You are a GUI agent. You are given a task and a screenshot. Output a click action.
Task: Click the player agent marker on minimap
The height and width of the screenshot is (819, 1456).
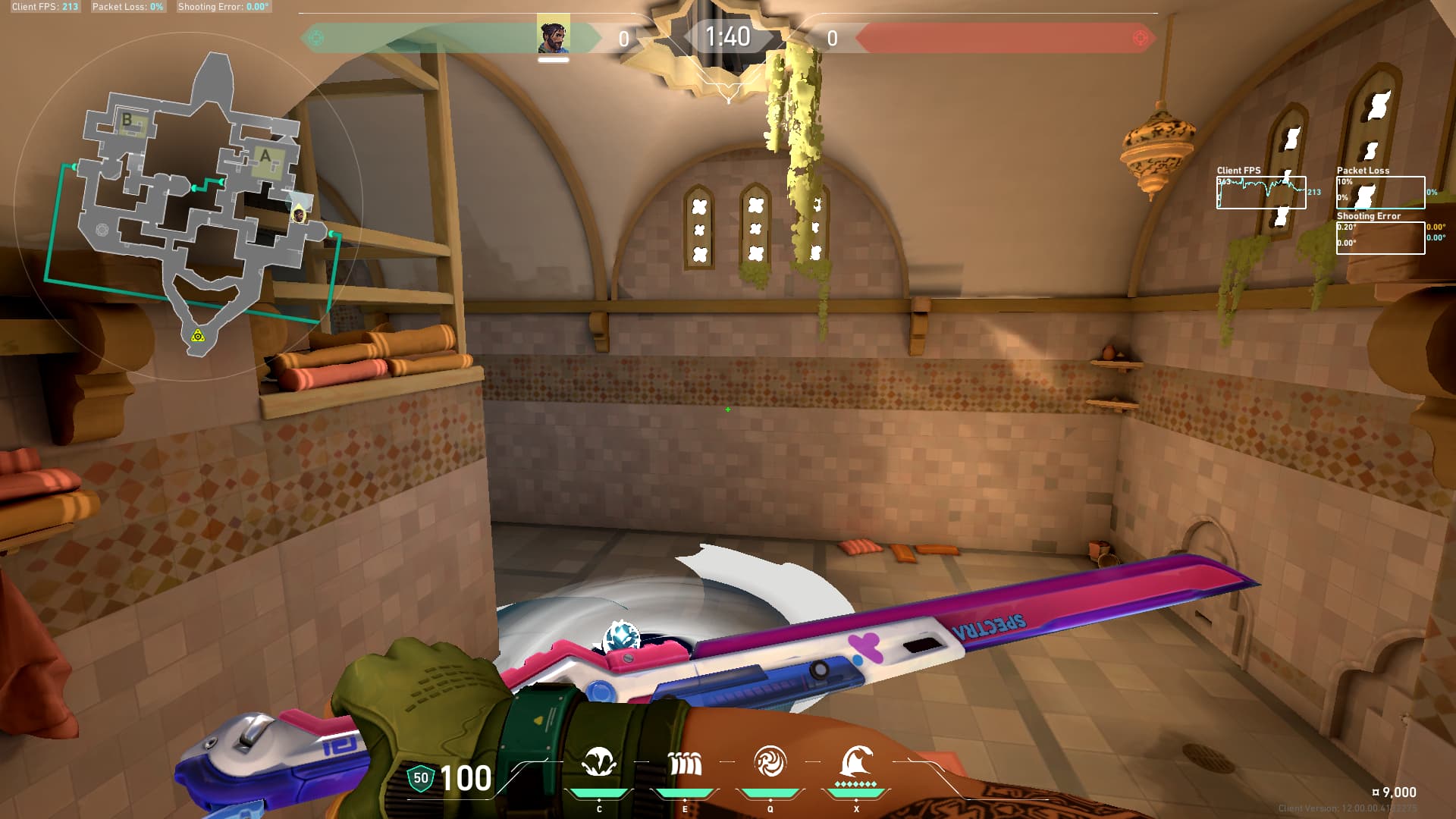tap(299, 215)
